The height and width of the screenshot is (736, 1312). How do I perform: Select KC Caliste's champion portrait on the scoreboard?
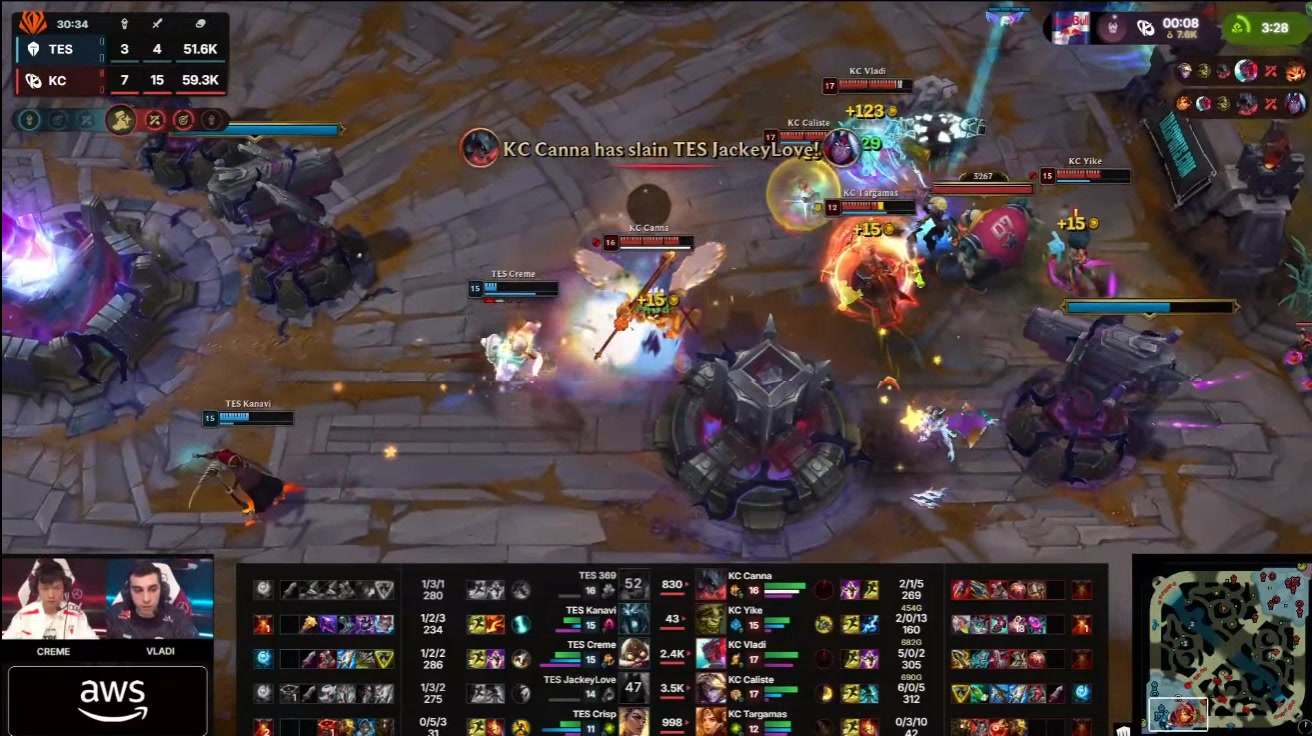click(711, 687)
